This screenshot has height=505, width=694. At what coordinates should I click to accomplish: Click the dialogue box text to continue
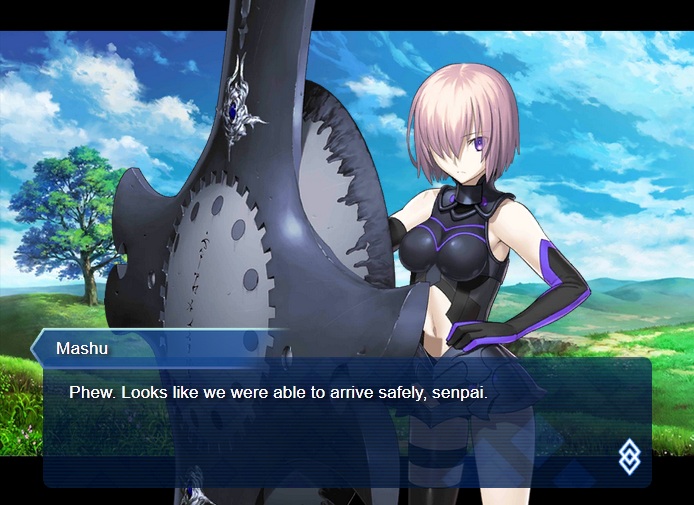tap(278, 392)
